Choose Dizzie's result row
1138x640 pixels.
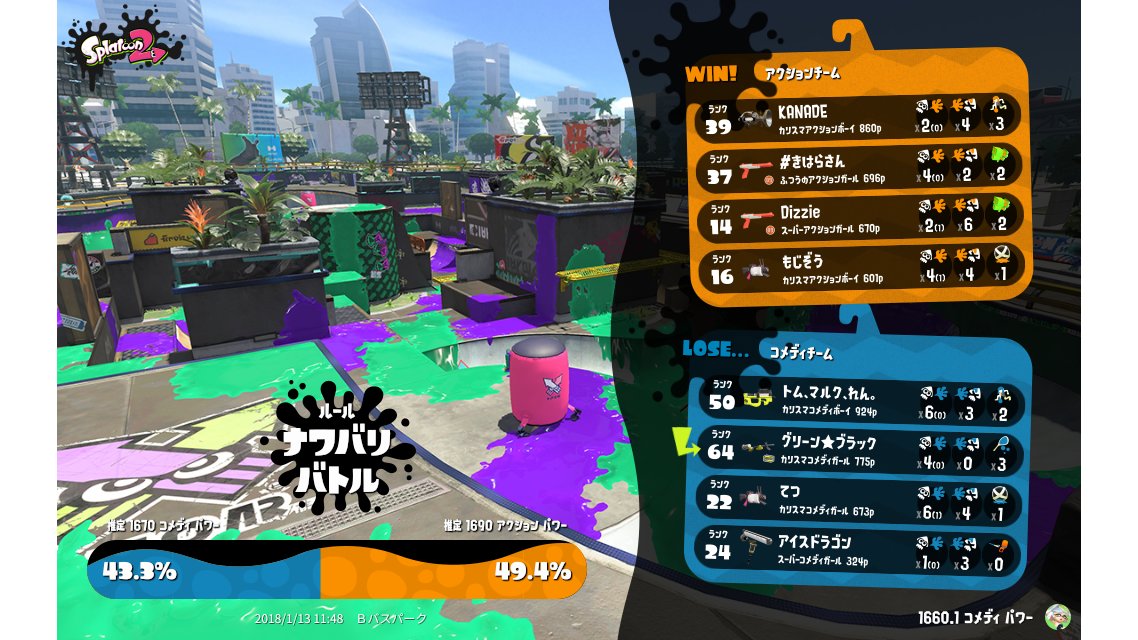click(860, 219)
